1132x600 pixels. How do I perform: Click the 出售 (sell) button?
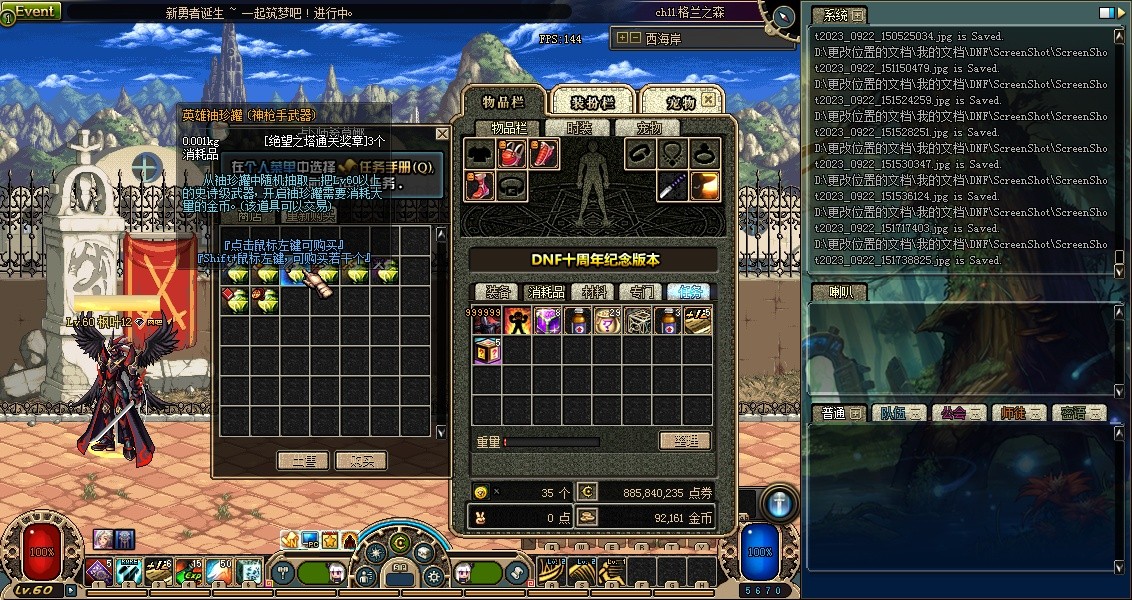pyautogui.click(x=302, y=461)
